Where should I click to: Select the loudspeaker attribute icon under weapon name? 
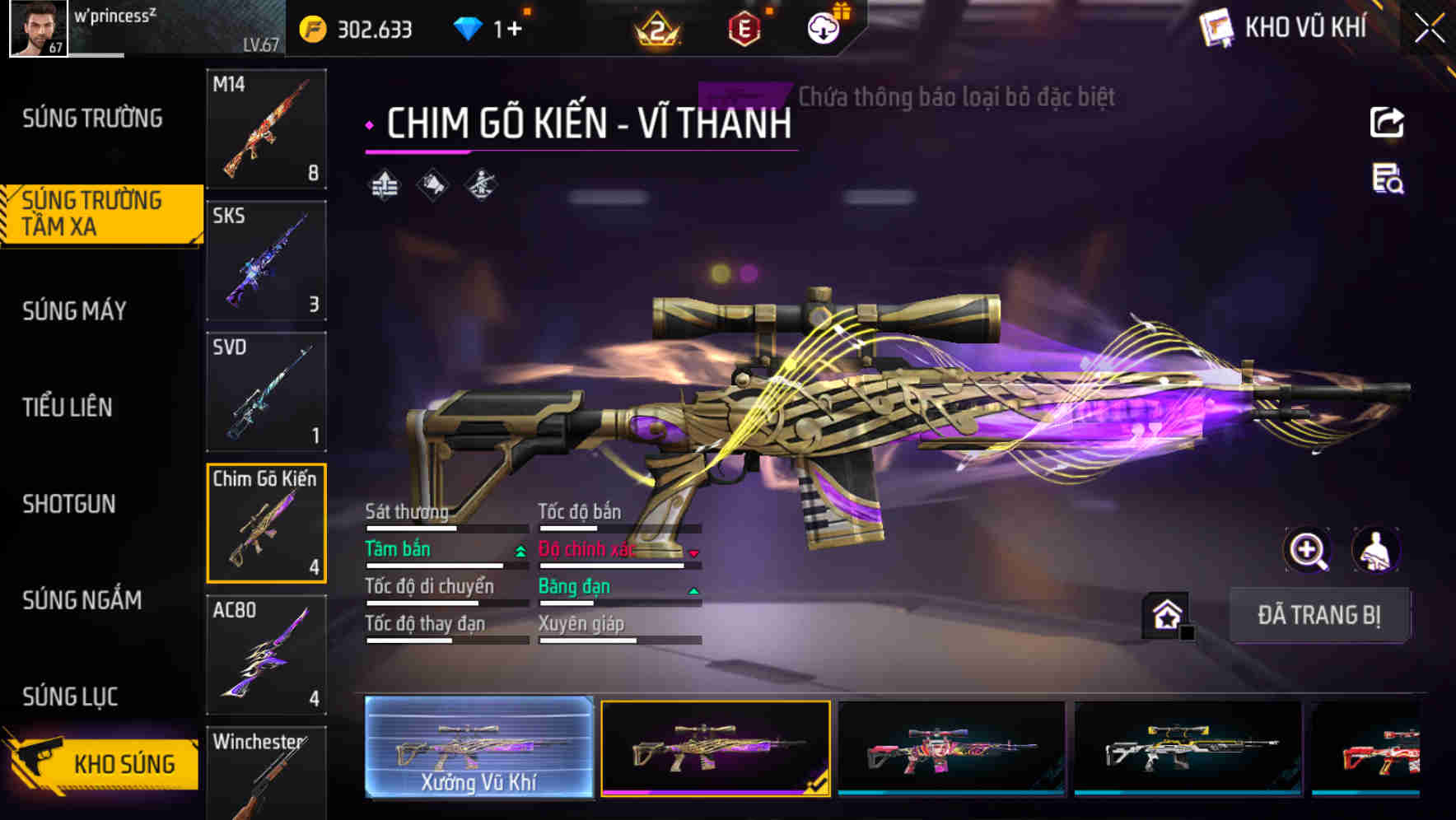[432, 184]
